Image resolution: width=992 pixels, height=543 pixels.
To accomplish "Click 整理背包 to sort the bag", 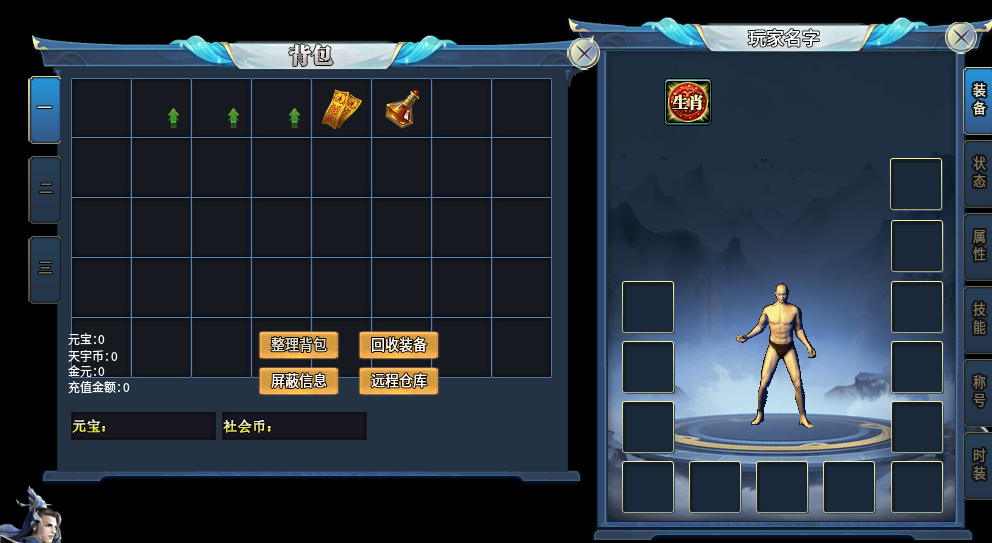I will (x=298, y=345).
